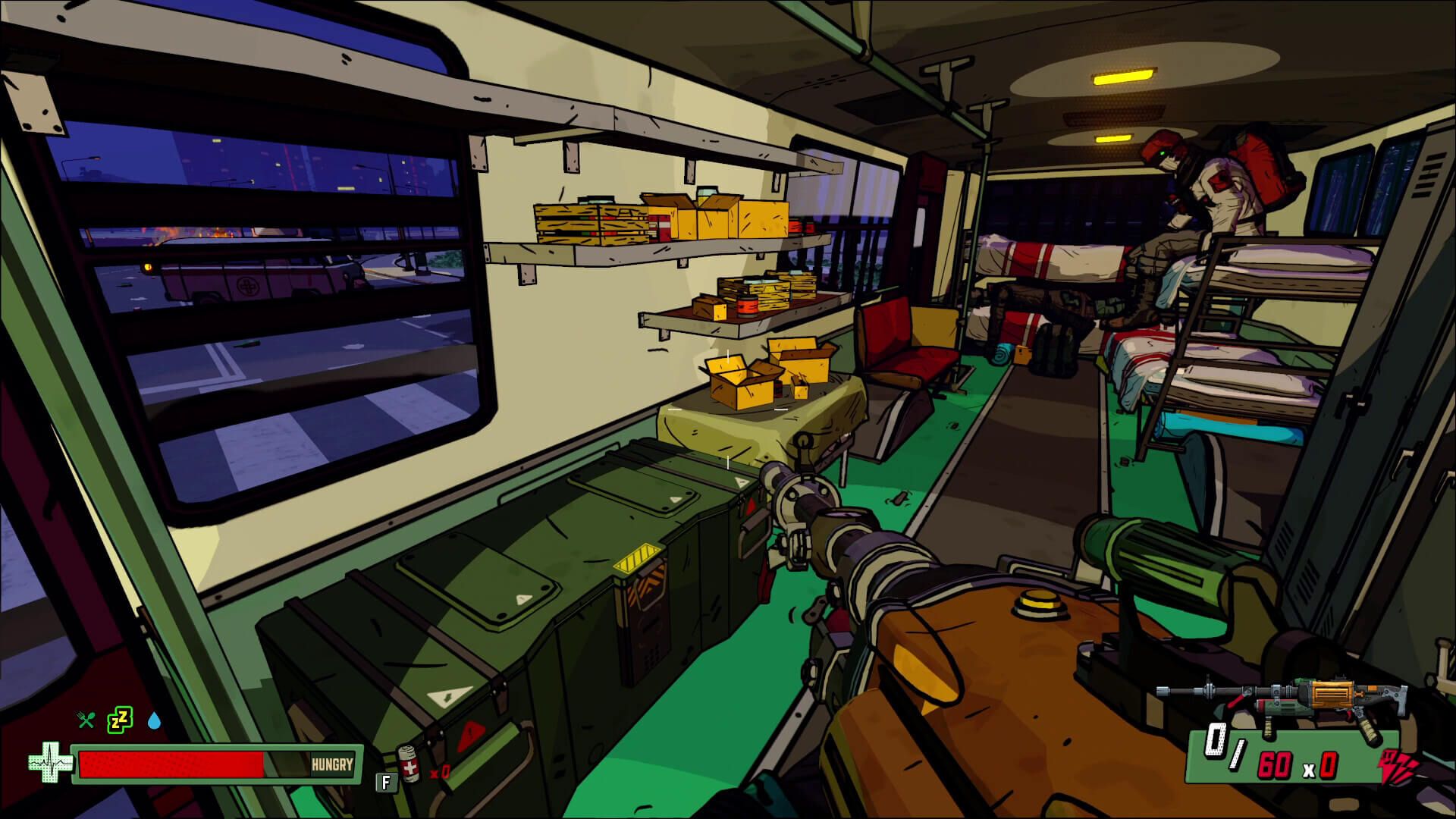Click the heartbeat cross health icon
Viewport: 1456px width, 819px height.
(x=50, y=763)
